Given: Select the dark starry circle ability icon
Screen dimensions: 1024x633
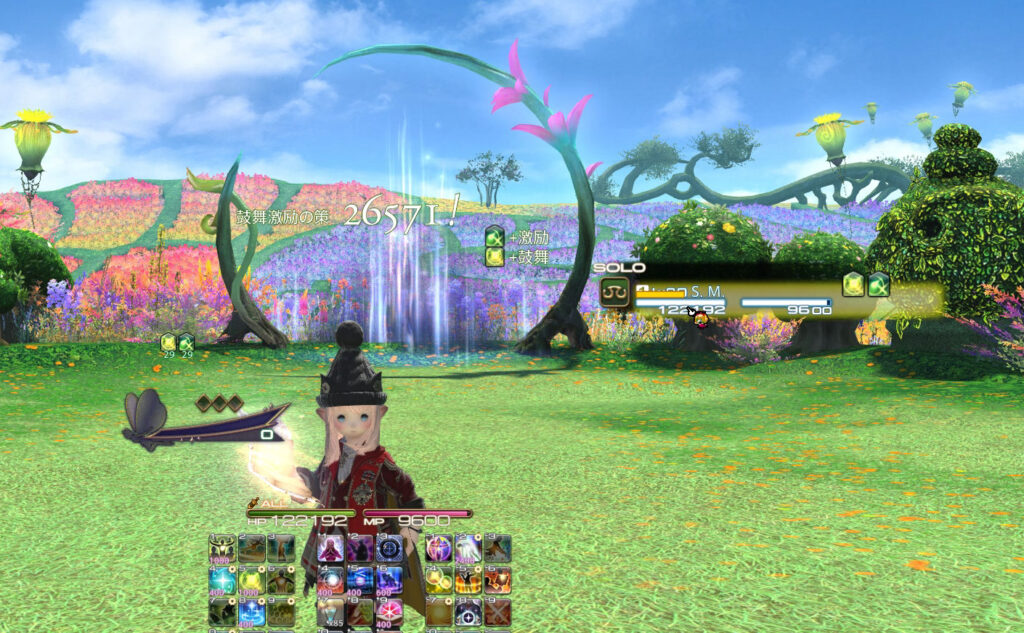Looking at the screenshot, I should coord(468,612).
